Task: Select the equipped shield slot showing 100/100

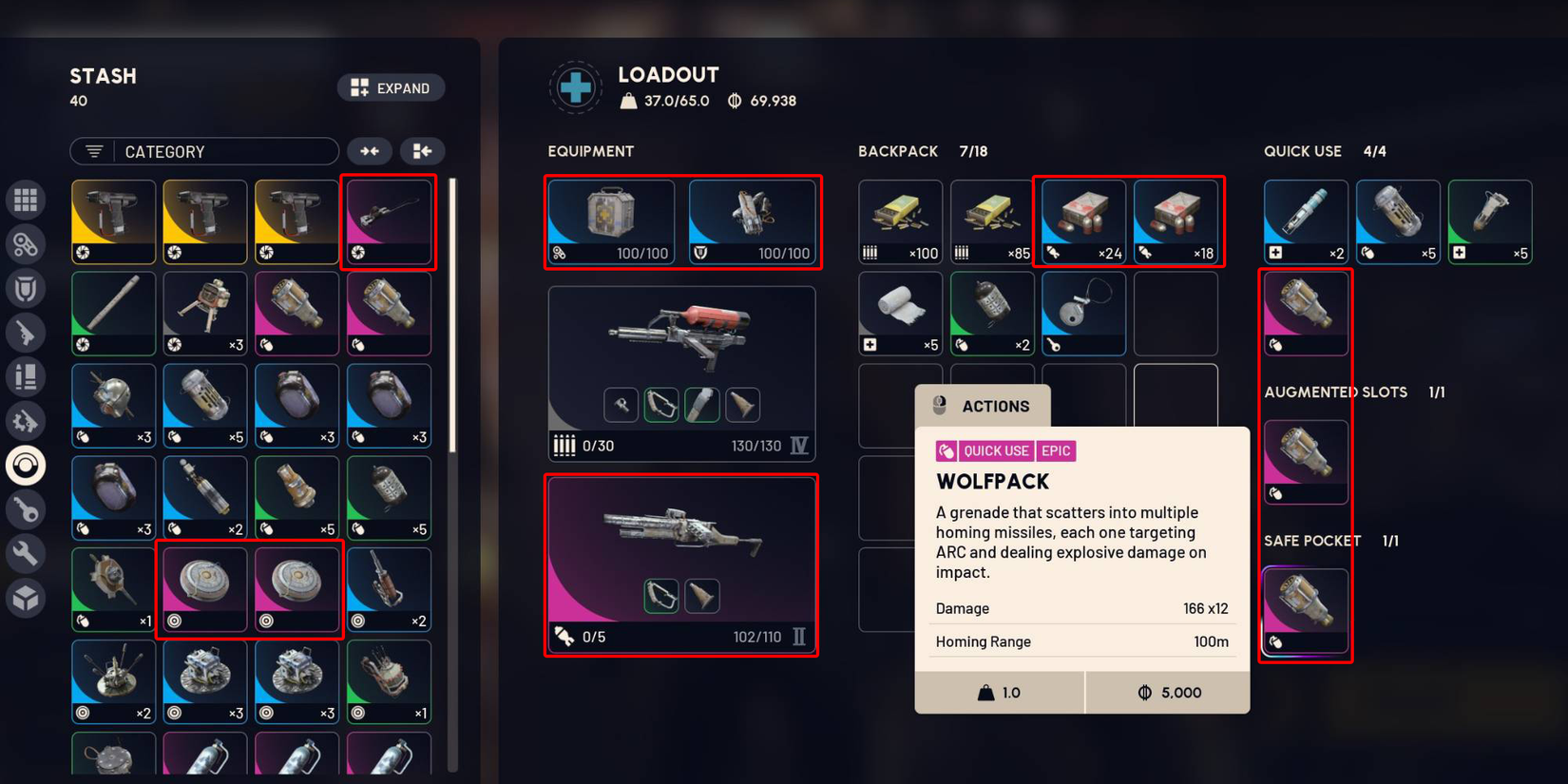Action: click(752, 222)
